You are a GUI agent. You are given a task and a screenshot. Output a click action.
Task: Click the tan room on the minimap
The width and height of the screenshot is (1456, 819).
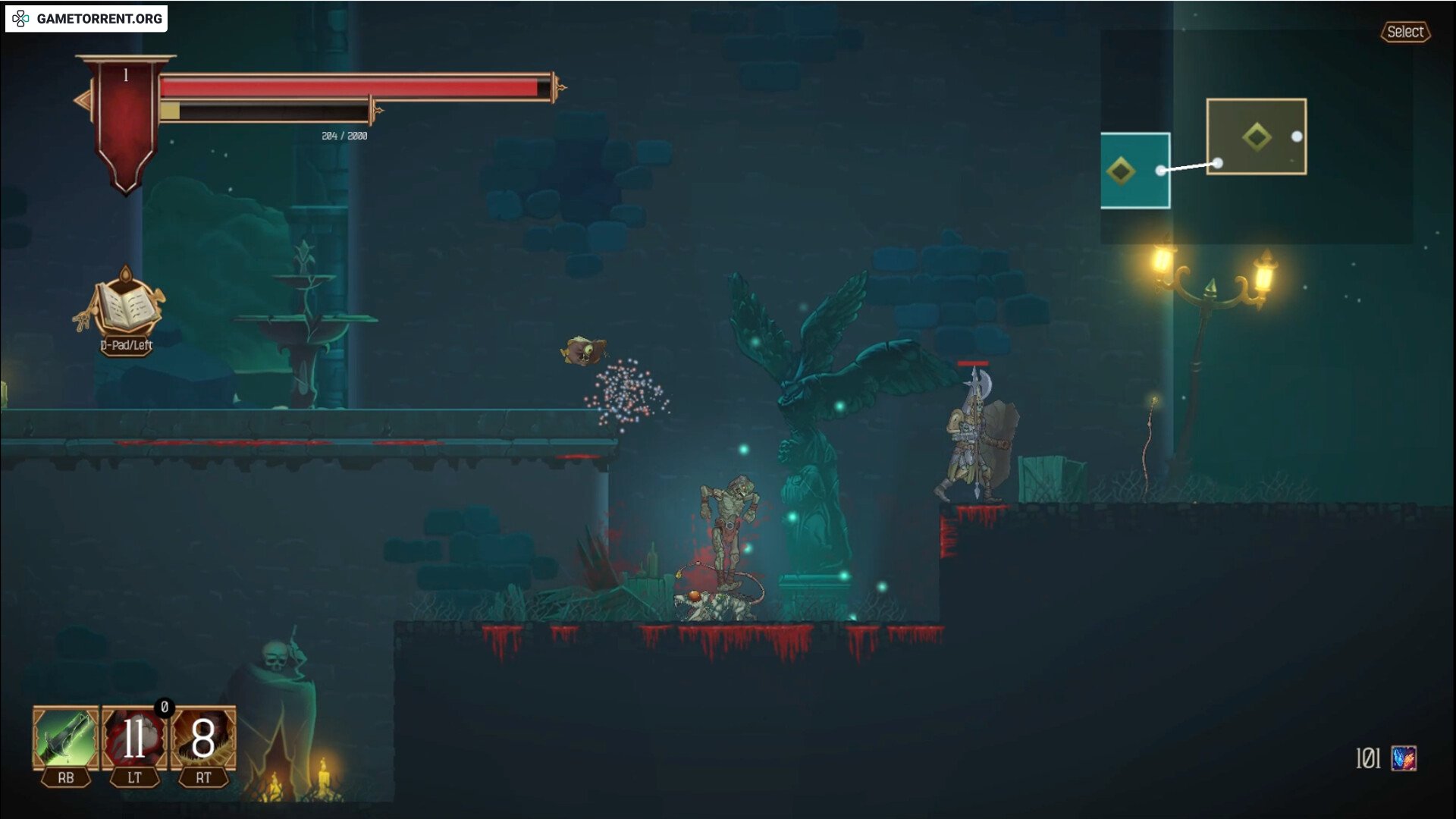(1256, 136)
